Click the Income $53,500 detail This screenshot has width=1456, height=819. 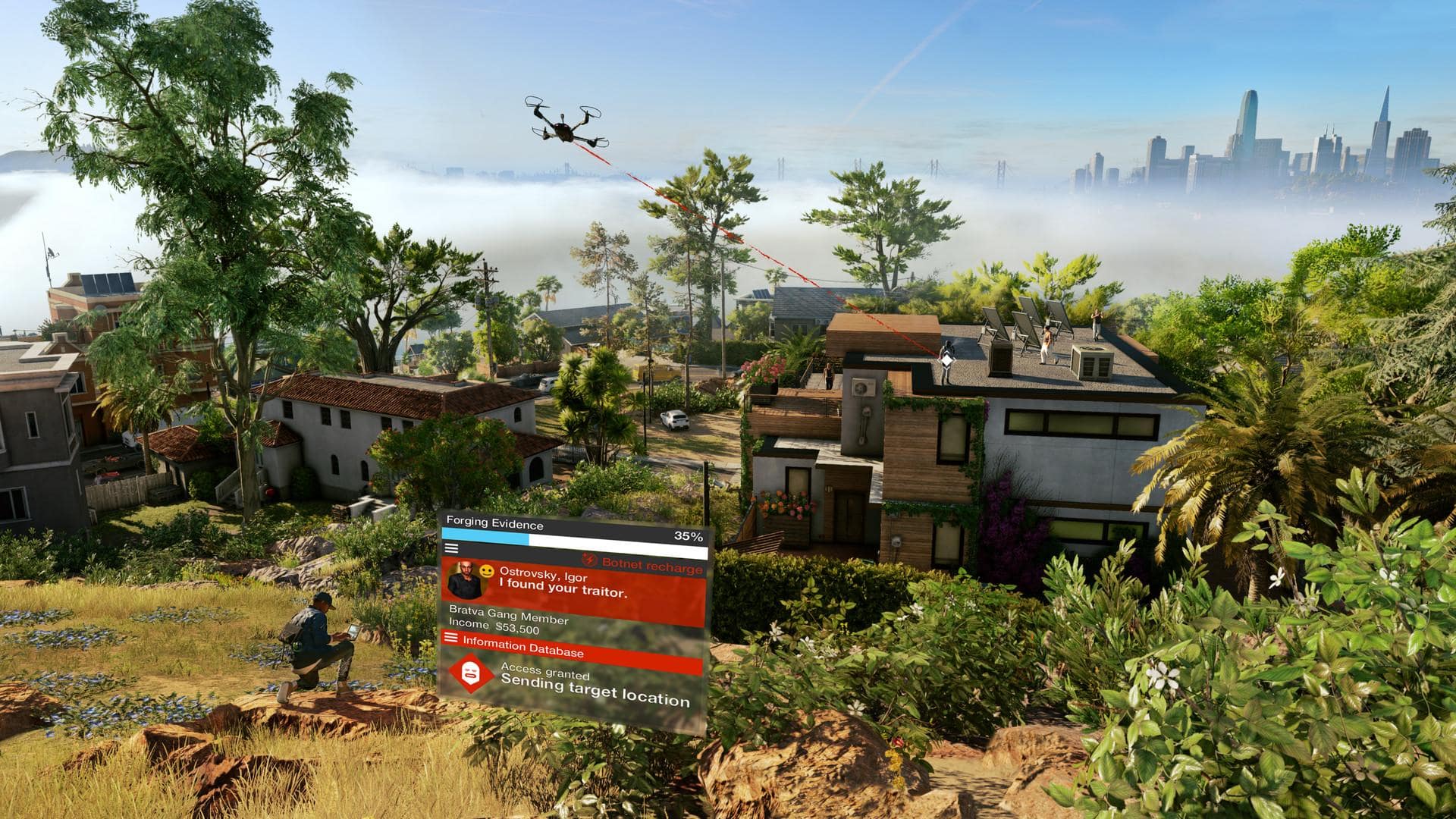[494, 626]
